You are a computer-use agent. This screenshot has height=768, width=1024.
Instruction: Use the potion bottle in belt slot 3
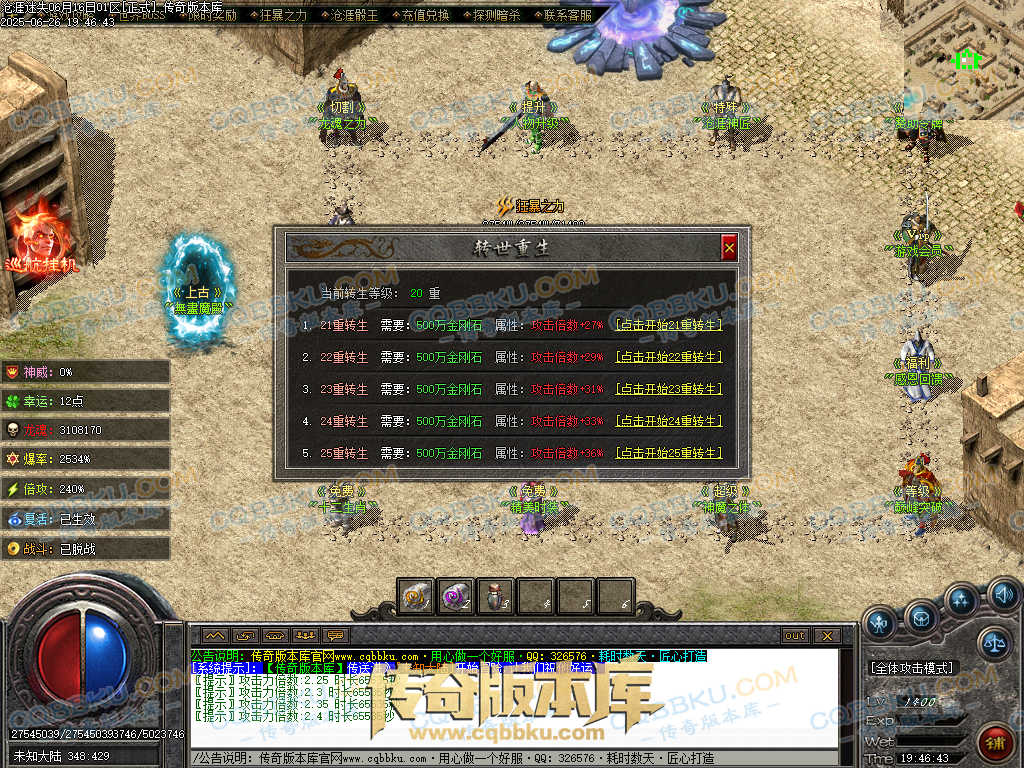[x=495, y=596]
